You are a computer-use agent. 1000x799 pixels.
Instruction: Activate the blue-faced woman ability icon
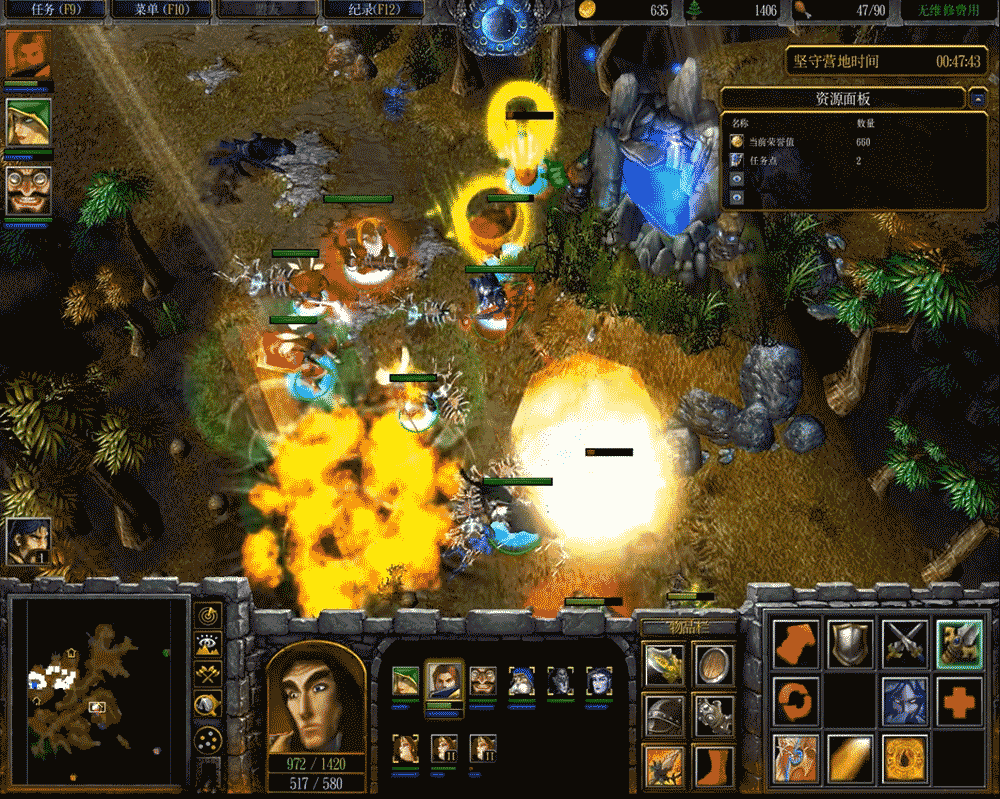pos(905,700)
